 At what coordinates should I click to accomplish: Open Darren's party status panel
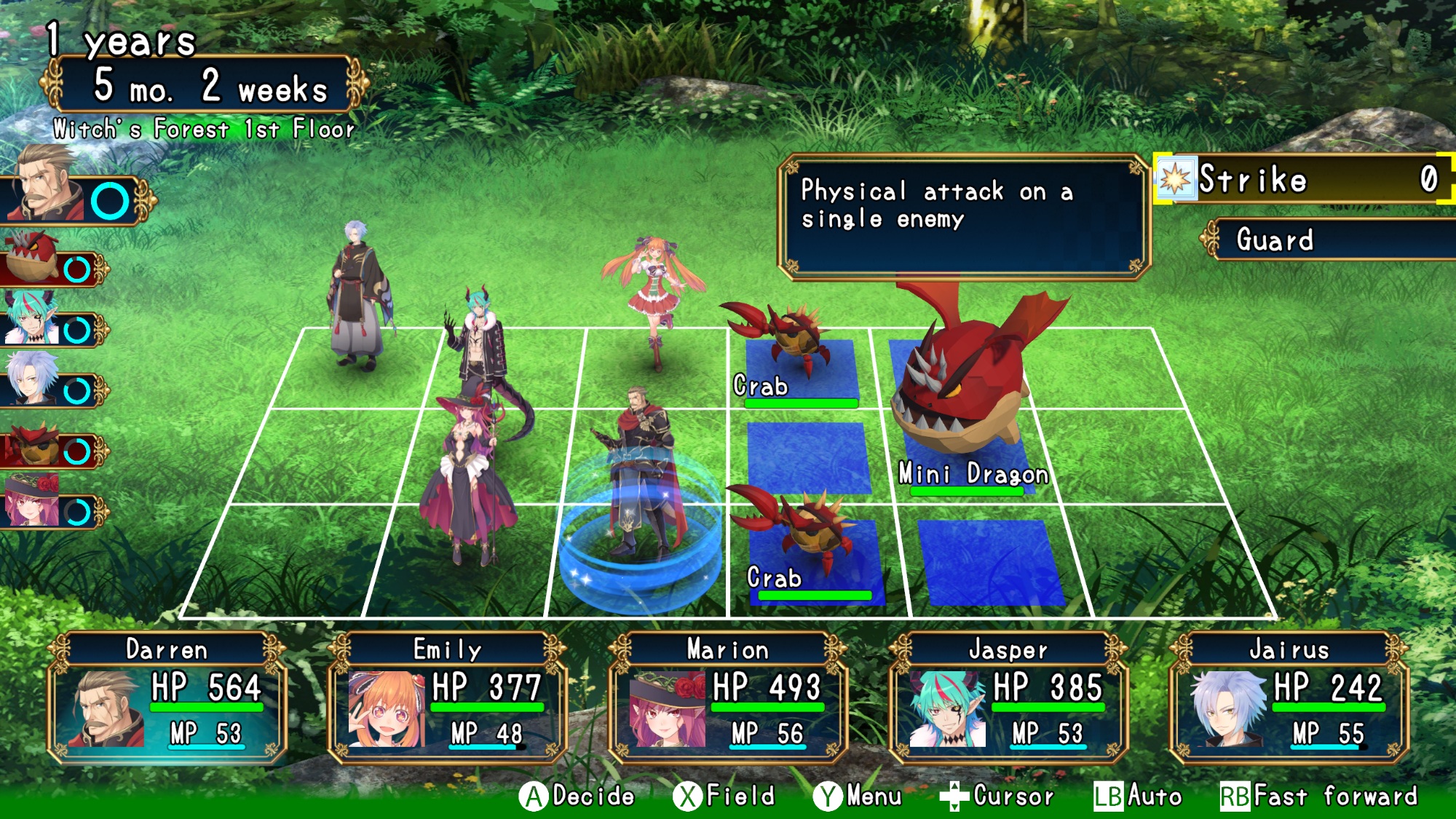pyautogui.click(x=167, y=697)
